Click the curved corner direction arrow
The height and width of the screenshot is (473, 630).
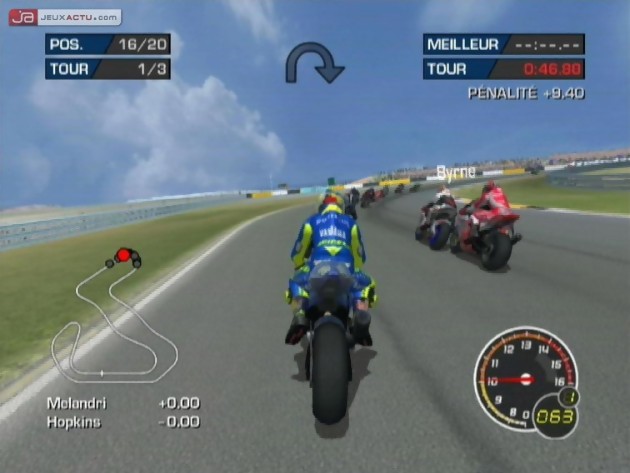313,62
